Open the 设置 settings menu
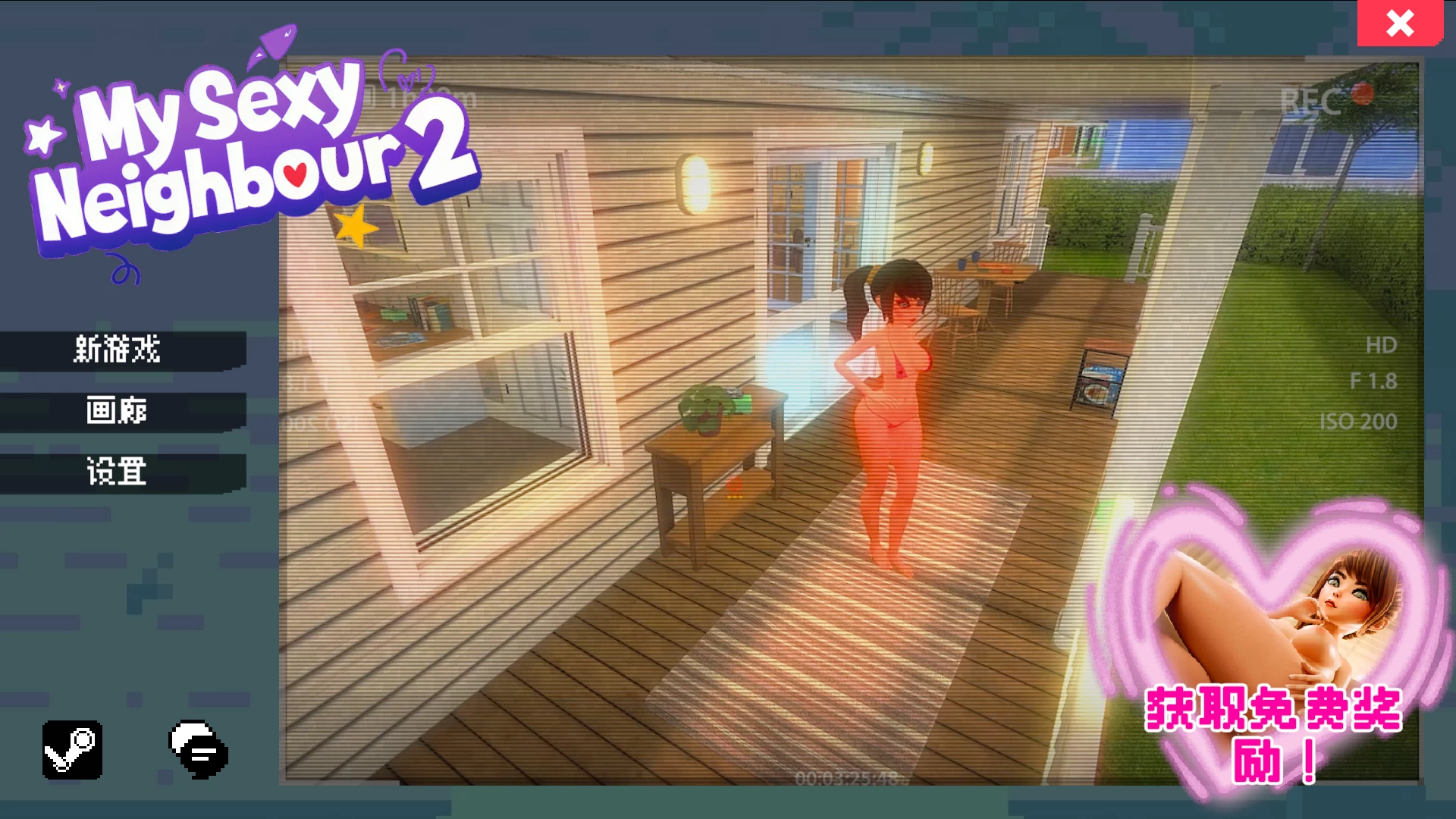The image size is (1456, 819). 118,472
